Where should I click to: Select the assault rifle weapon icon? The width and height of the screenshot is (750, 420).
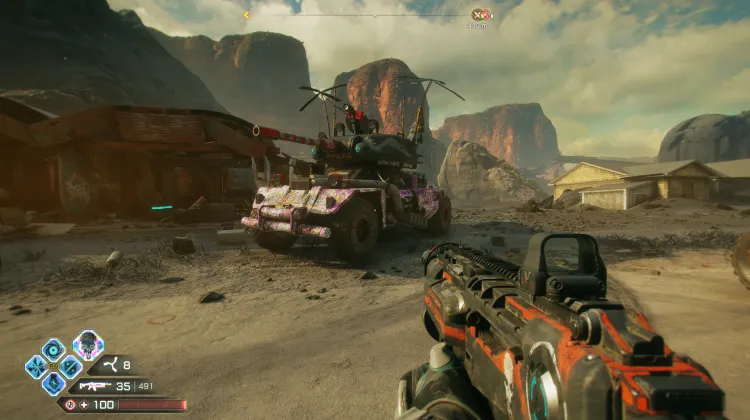pos(95,385)
